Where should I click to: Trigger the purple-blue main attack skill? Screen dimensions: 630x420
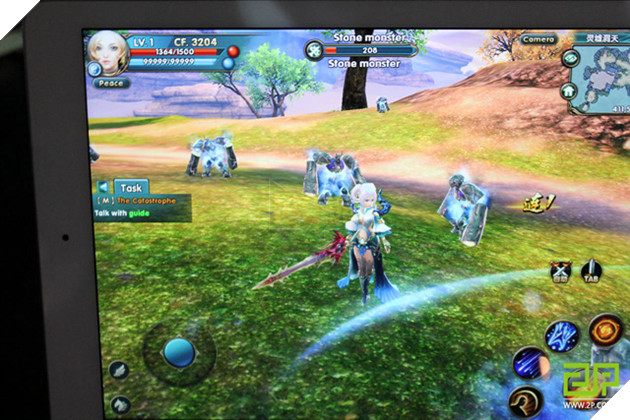(528, 362)
